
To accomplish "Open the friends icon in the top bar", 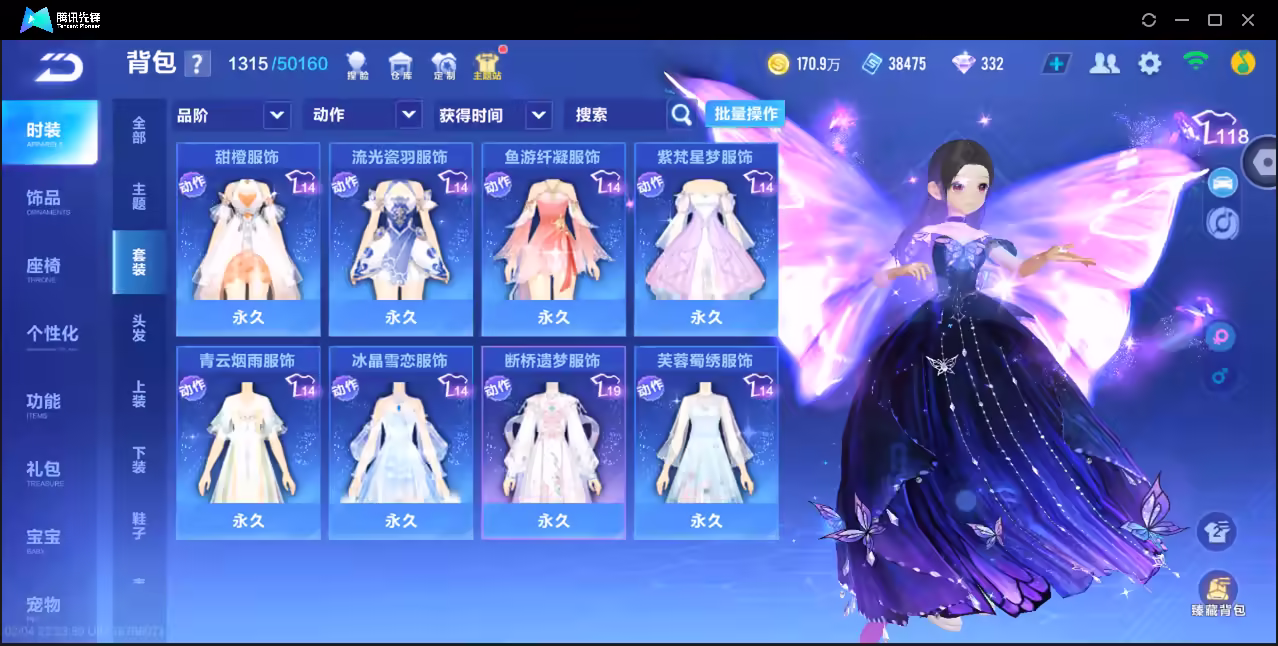I will (x=1104, y=64).
